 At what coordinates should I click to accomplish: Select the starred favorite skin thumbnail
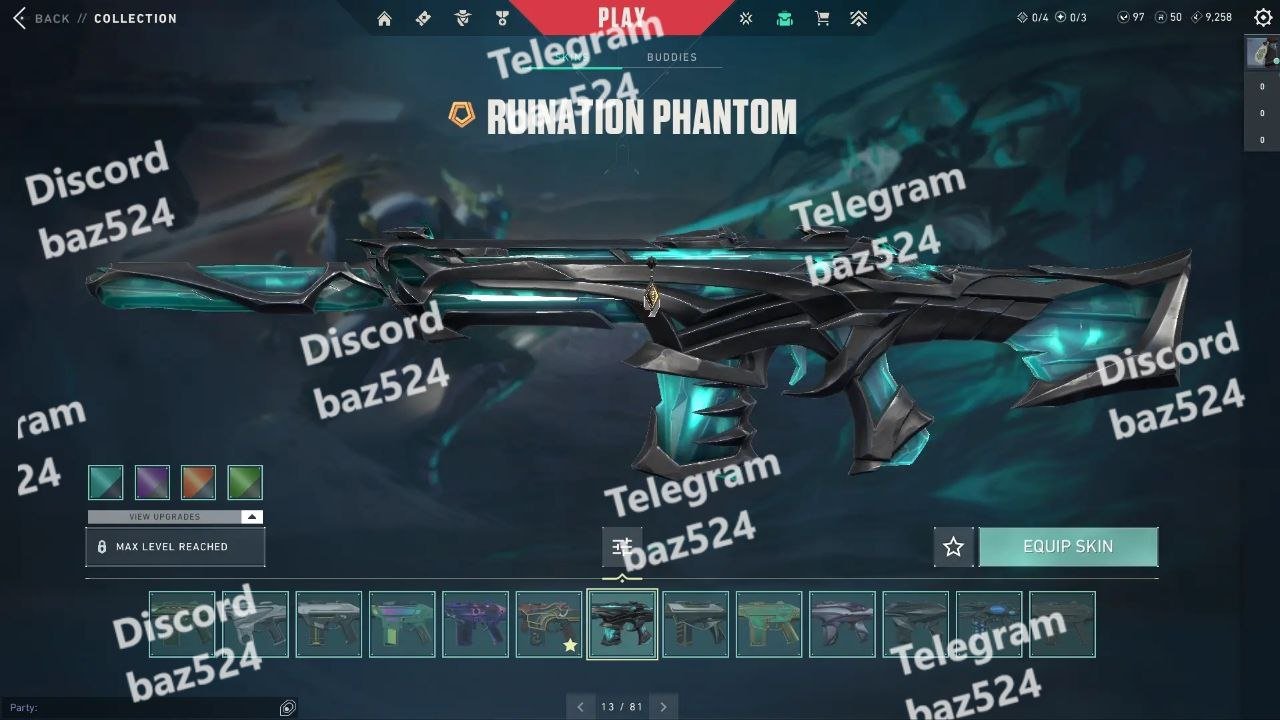[548, 624]
